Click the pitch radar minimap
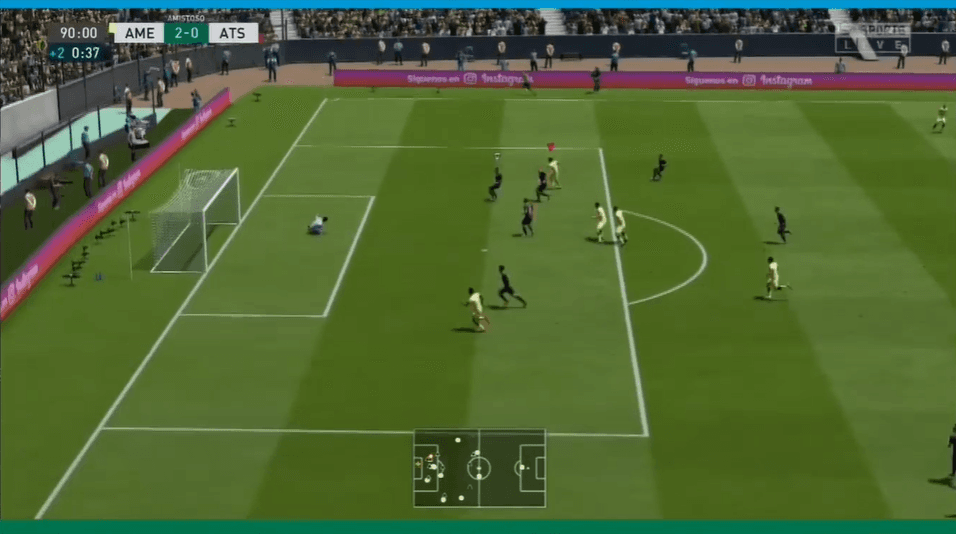This screenshot has width=956, height=534. (x=479, y=468)
